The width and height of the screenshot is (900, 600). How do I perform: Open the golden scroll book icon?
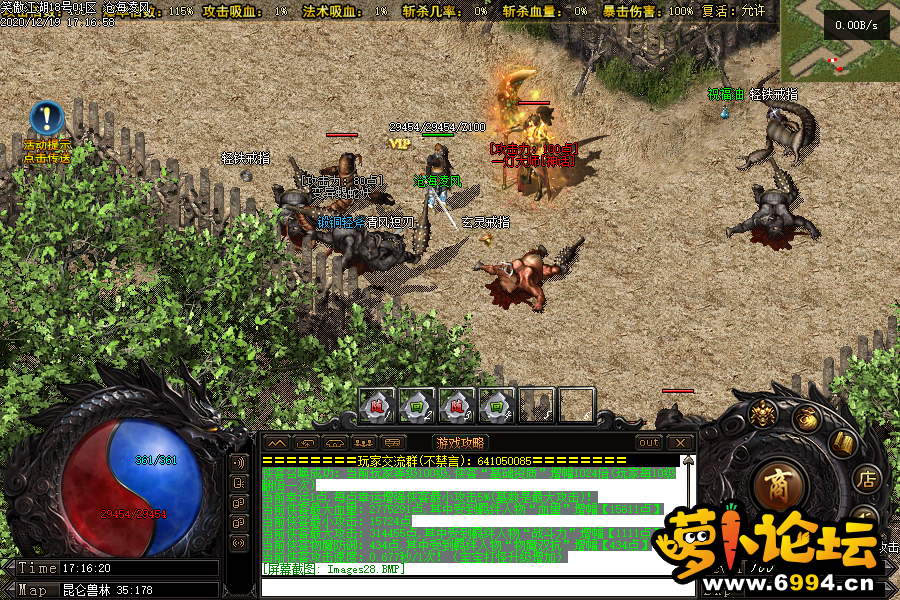(x=843, y=443)
